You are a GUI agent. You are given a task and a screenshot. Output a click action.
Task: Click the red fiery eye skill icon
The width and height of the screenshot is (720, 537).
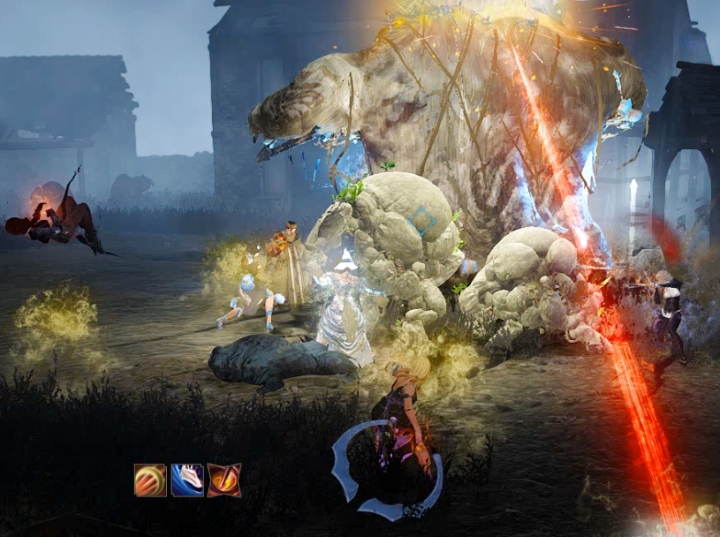tap(224, 480)
